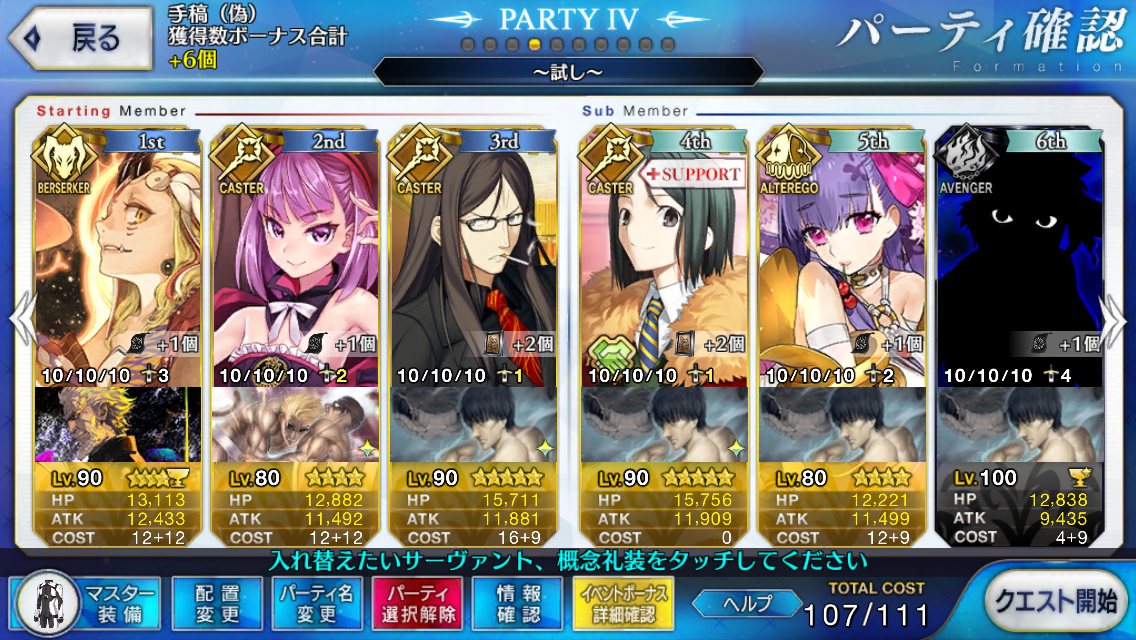
Task: Rename the party with パーティ名変更
Action: pyautogui.click(x=315, y=601)
